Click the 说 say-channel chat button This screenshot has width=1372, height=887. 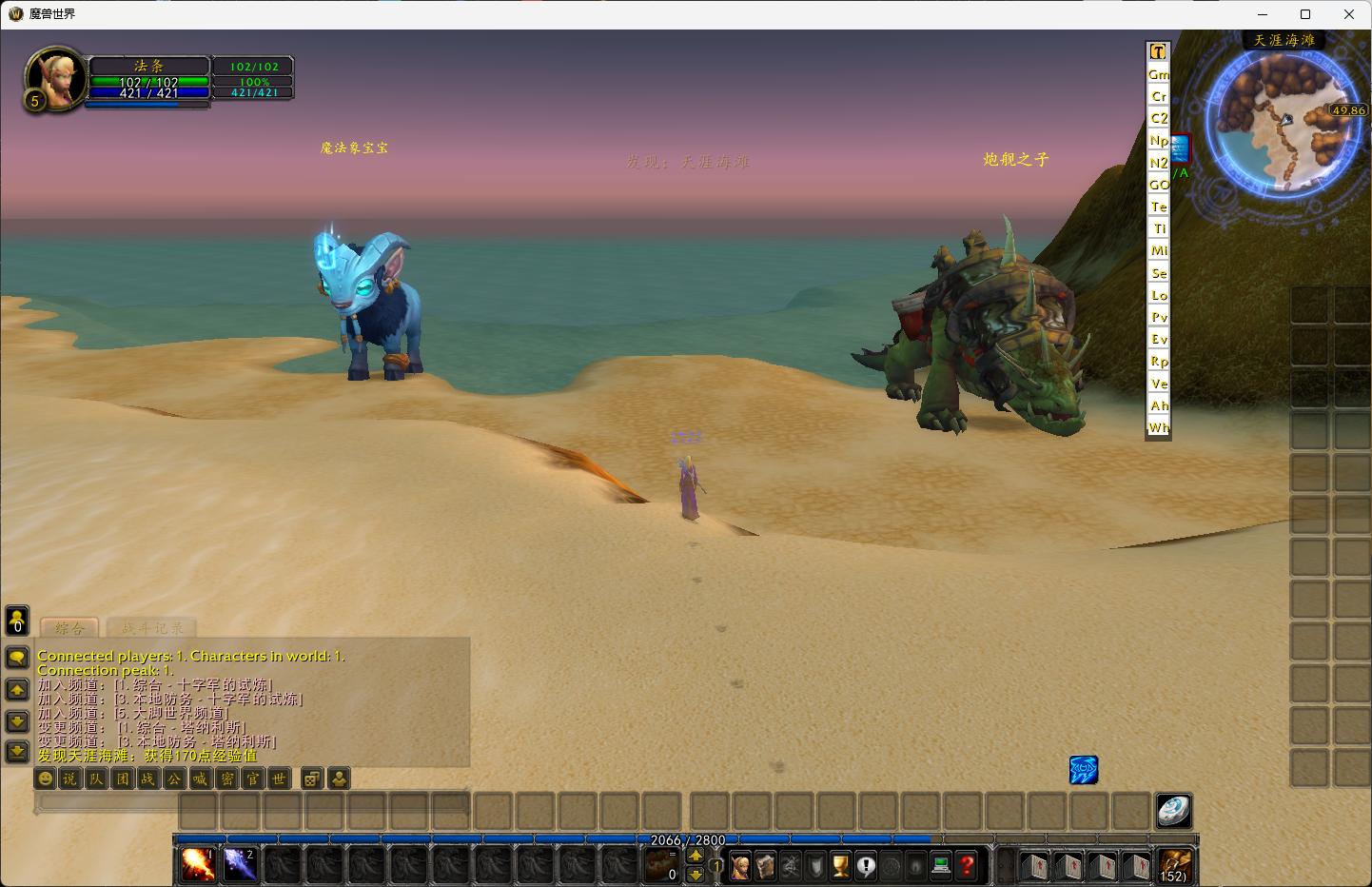[x=70, y=779]
